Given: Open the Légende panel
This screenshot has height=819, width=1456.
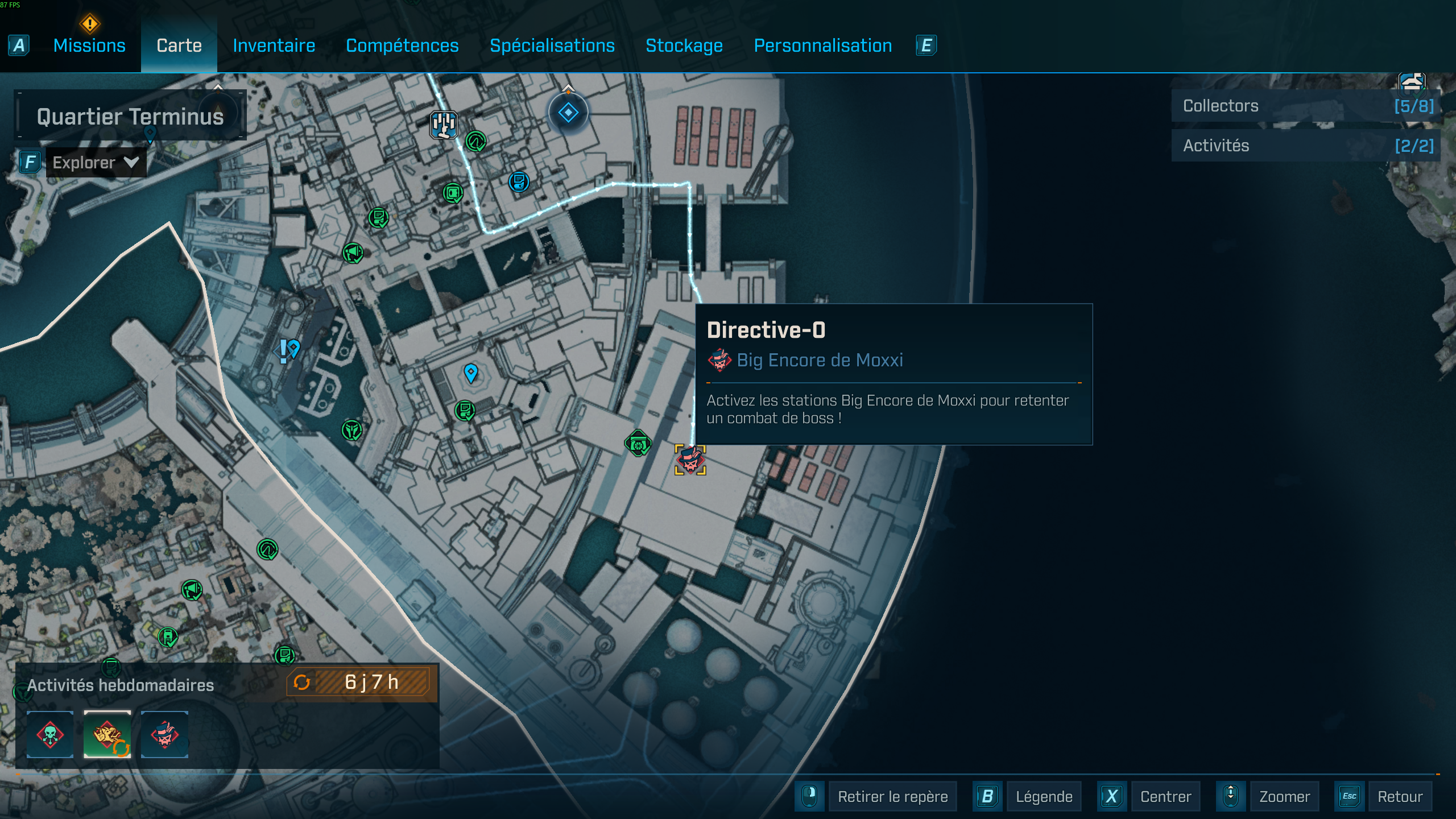Looking at the screenshot, I should click(1044, 796).
